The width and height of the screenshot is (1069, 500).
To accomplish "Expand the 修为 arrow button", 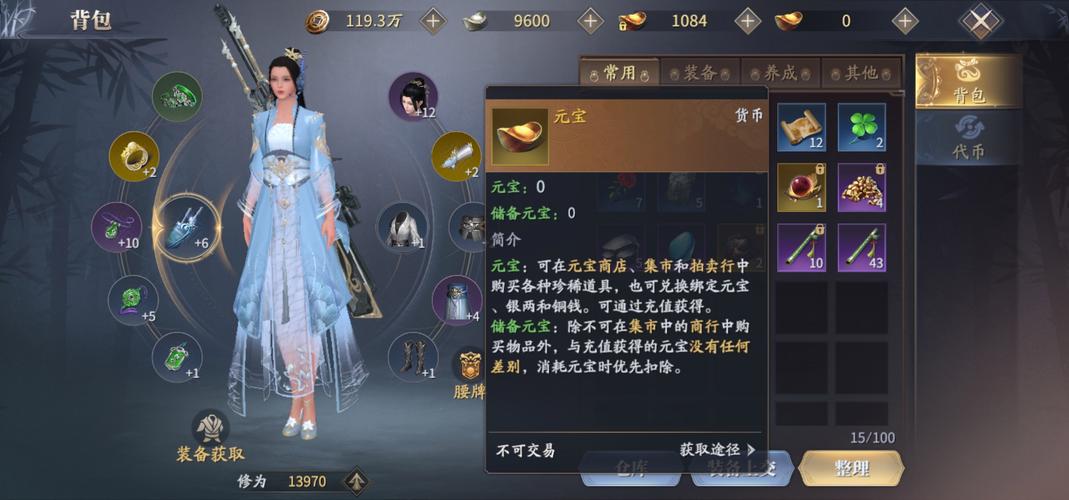I will click(x=355, y=481).
